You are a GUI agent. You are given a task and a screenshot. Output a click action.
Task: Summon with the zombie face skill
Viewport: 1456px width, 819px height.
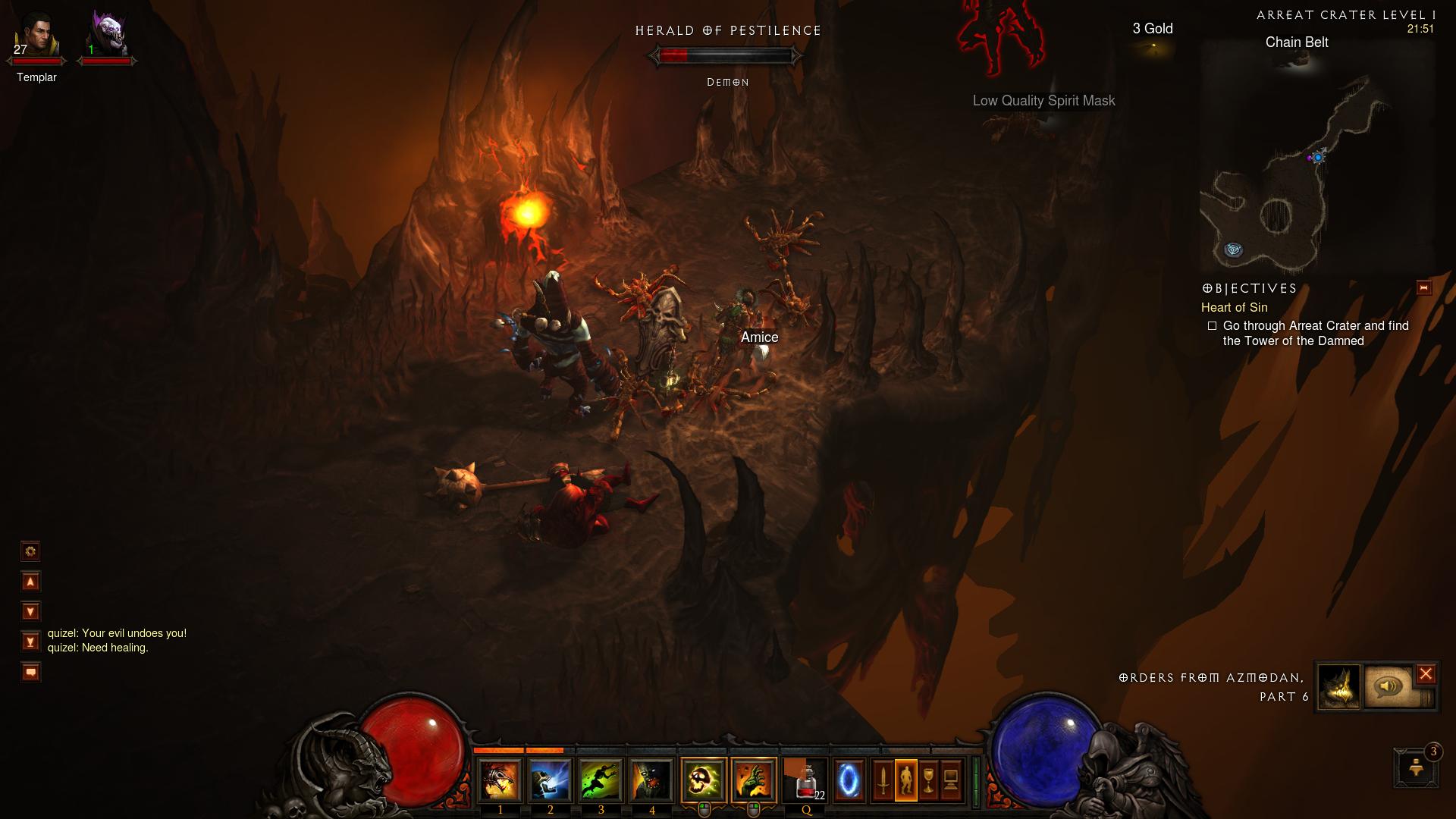click(x=651, y=780)
